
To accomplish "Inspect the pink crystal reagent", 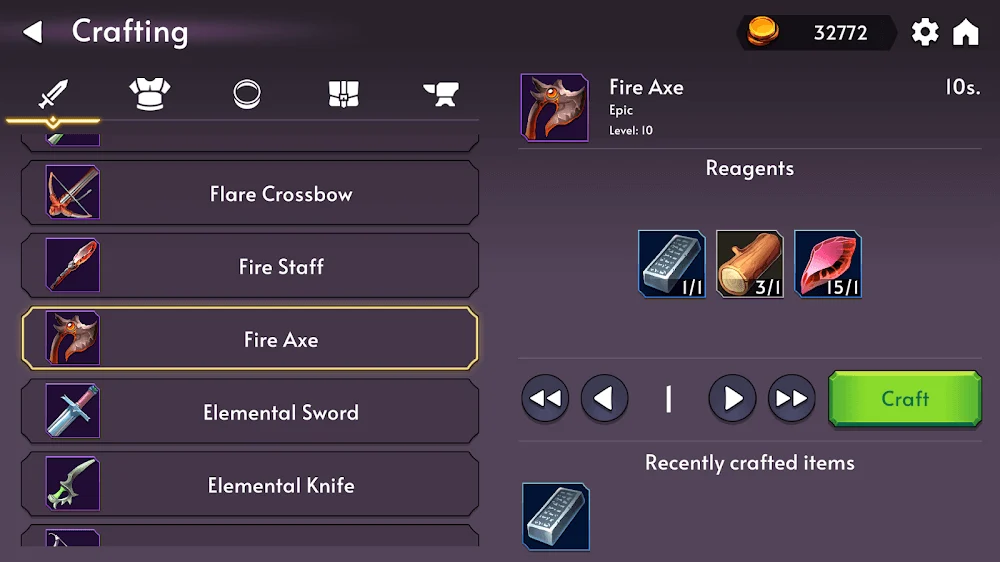I will tap(828, 264).
